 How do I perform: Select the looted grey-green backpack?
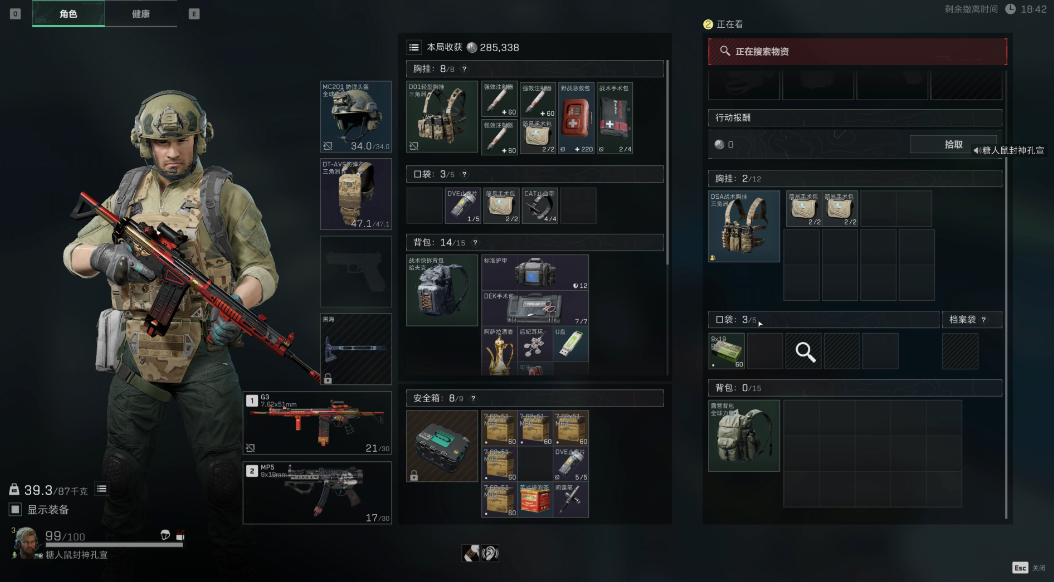tap(744, 436)
